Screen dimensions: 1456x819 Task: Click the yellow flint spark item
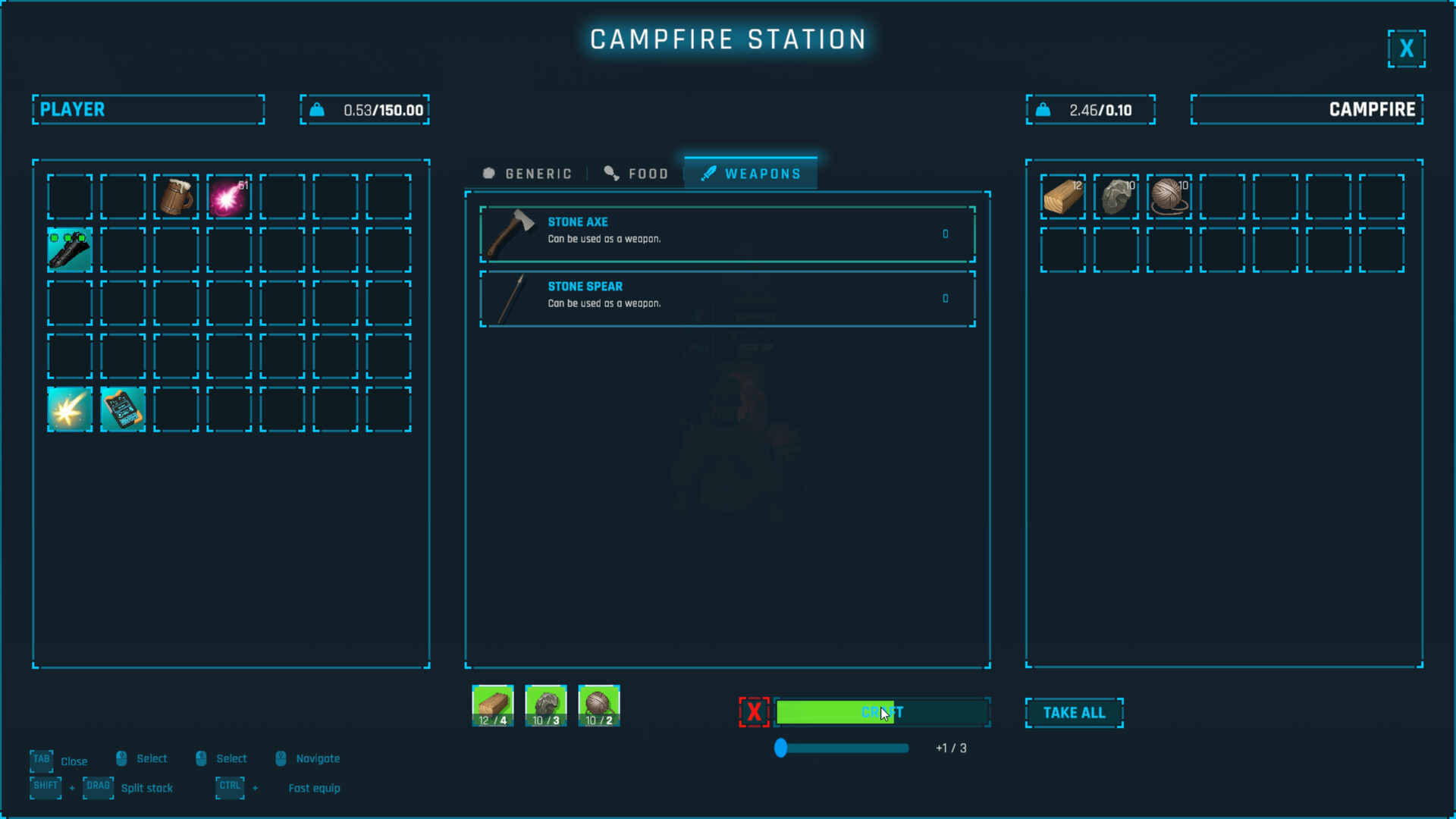[70, 409]
